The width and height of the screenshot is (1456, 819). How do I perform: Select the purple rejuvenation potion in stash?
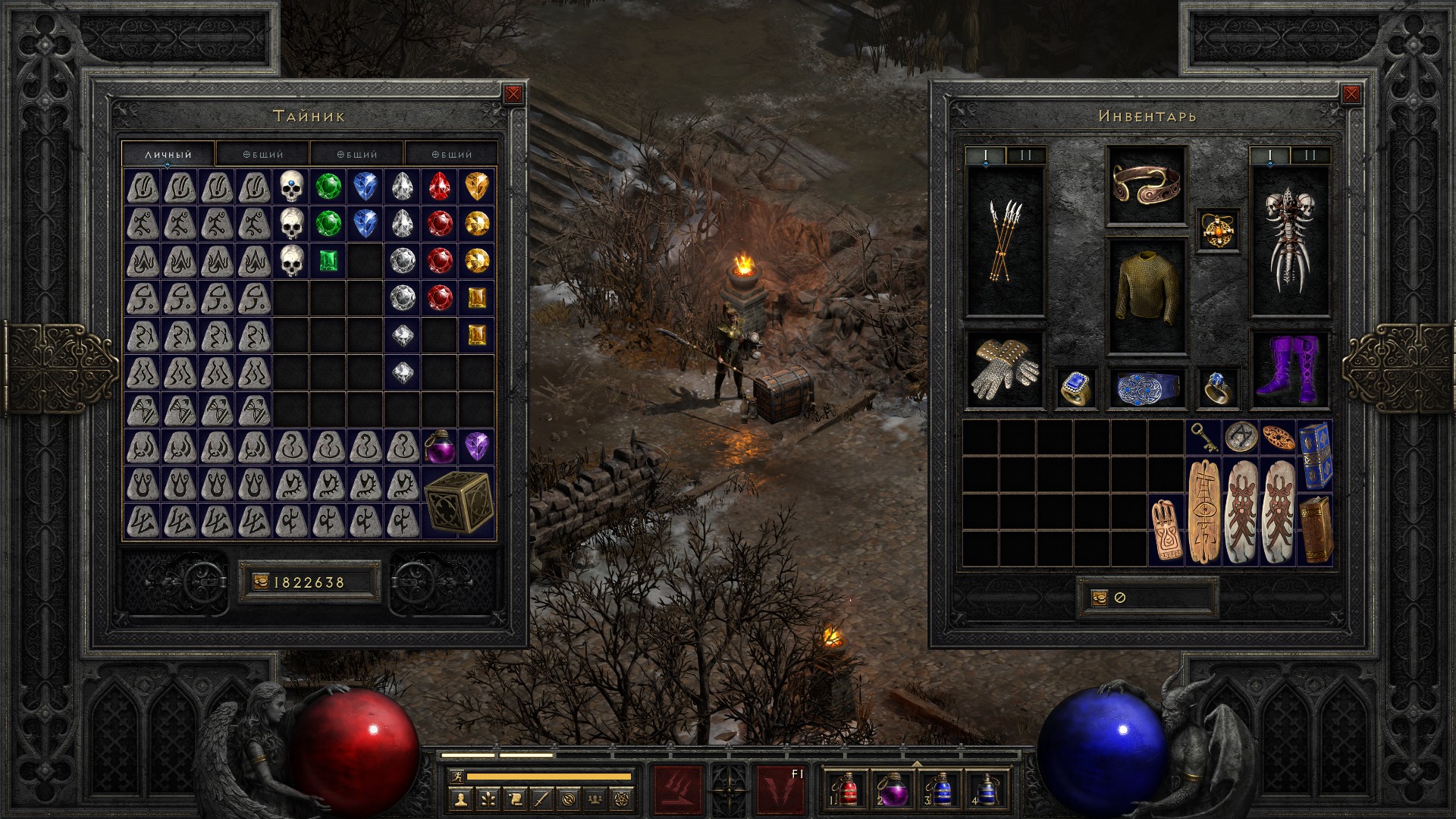(x=440, y=447)
